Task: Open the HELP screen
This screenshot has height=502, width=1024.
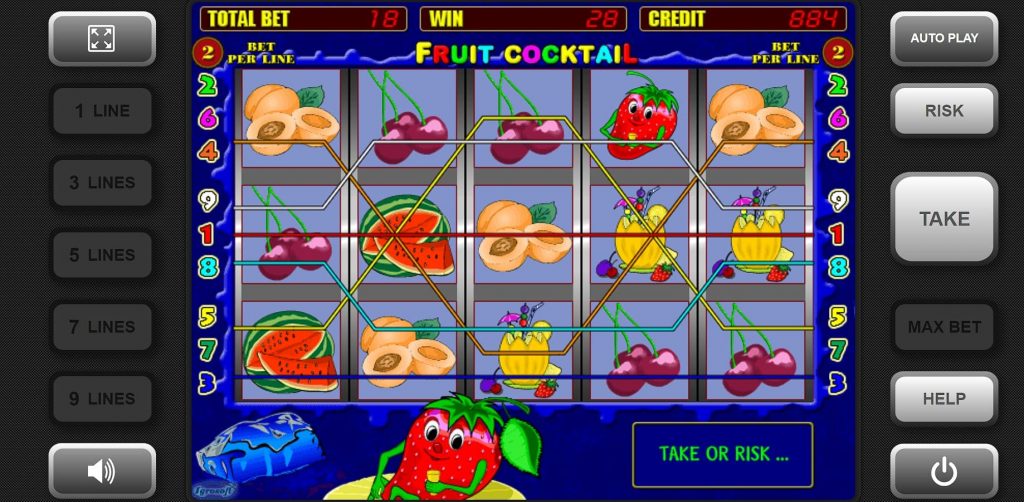Action: point(944,399)
